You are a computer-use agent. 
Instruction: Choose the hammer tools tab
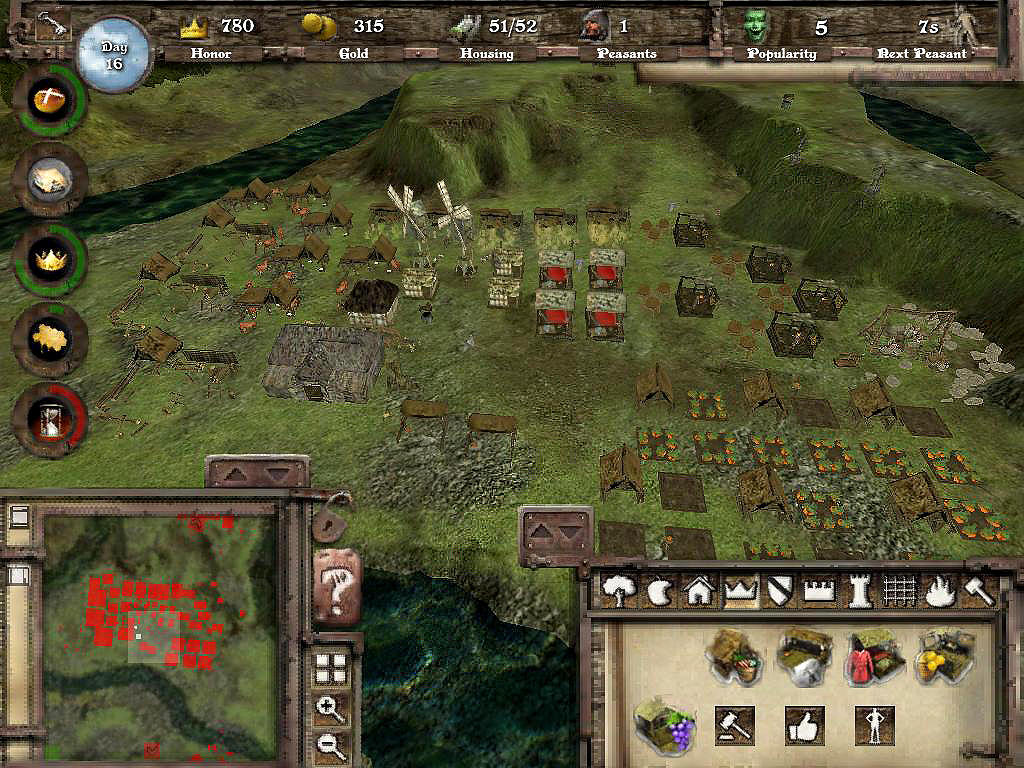click(977, 592)
